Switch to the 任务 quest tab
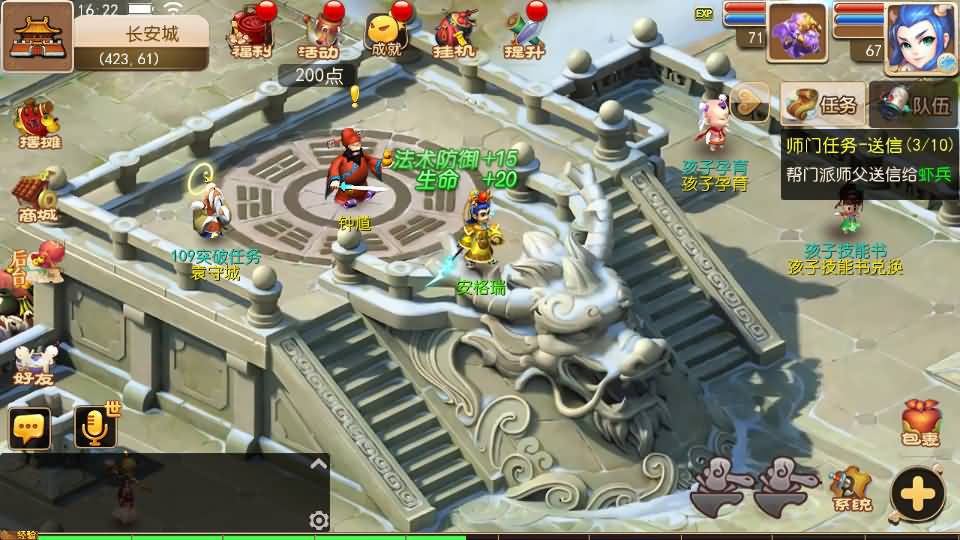Viewport: 960px width, 540px height. coord(823,104)
